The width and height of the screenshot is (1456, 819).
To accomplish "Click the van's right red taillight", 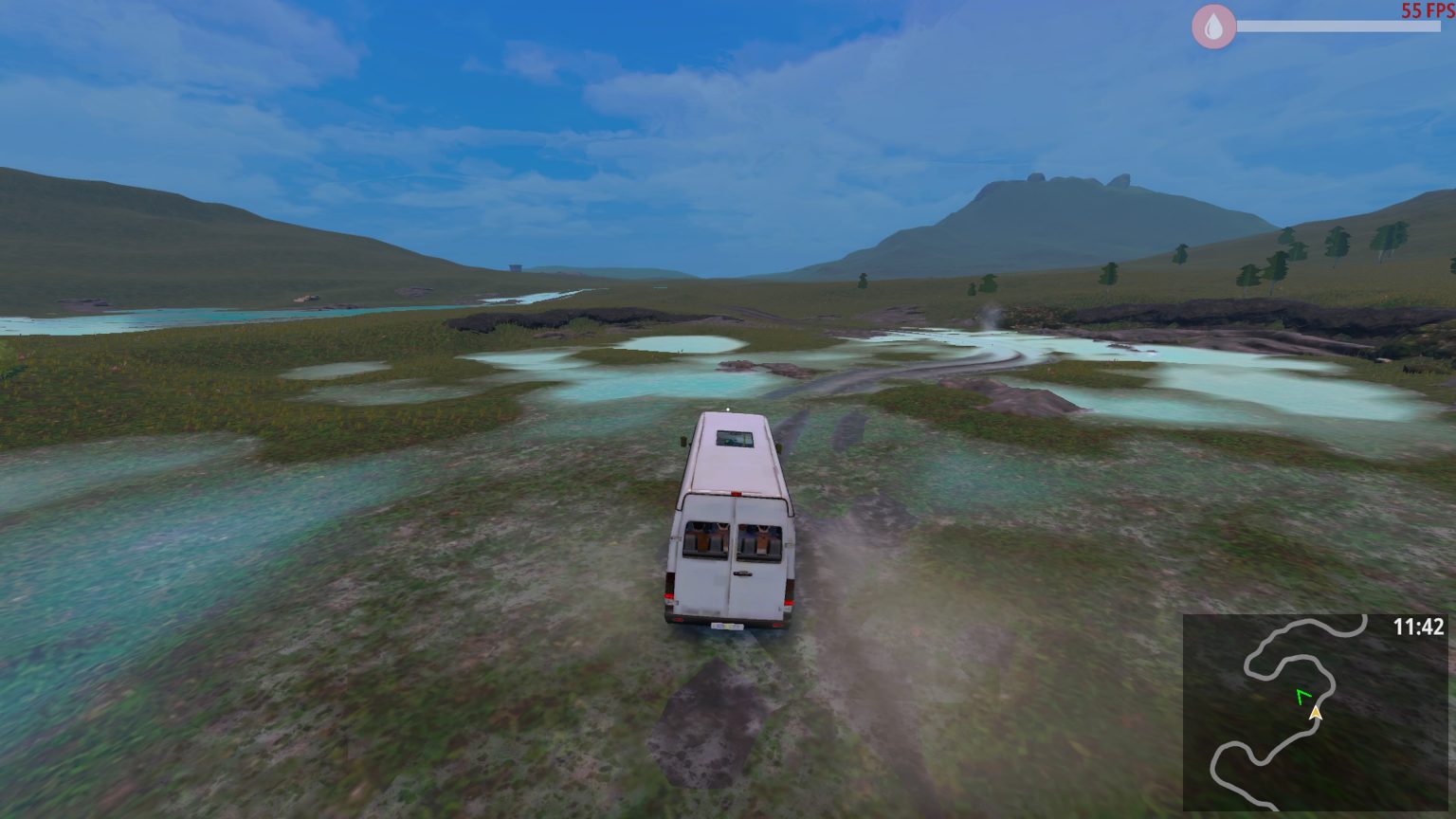I will tap(789, 604).
